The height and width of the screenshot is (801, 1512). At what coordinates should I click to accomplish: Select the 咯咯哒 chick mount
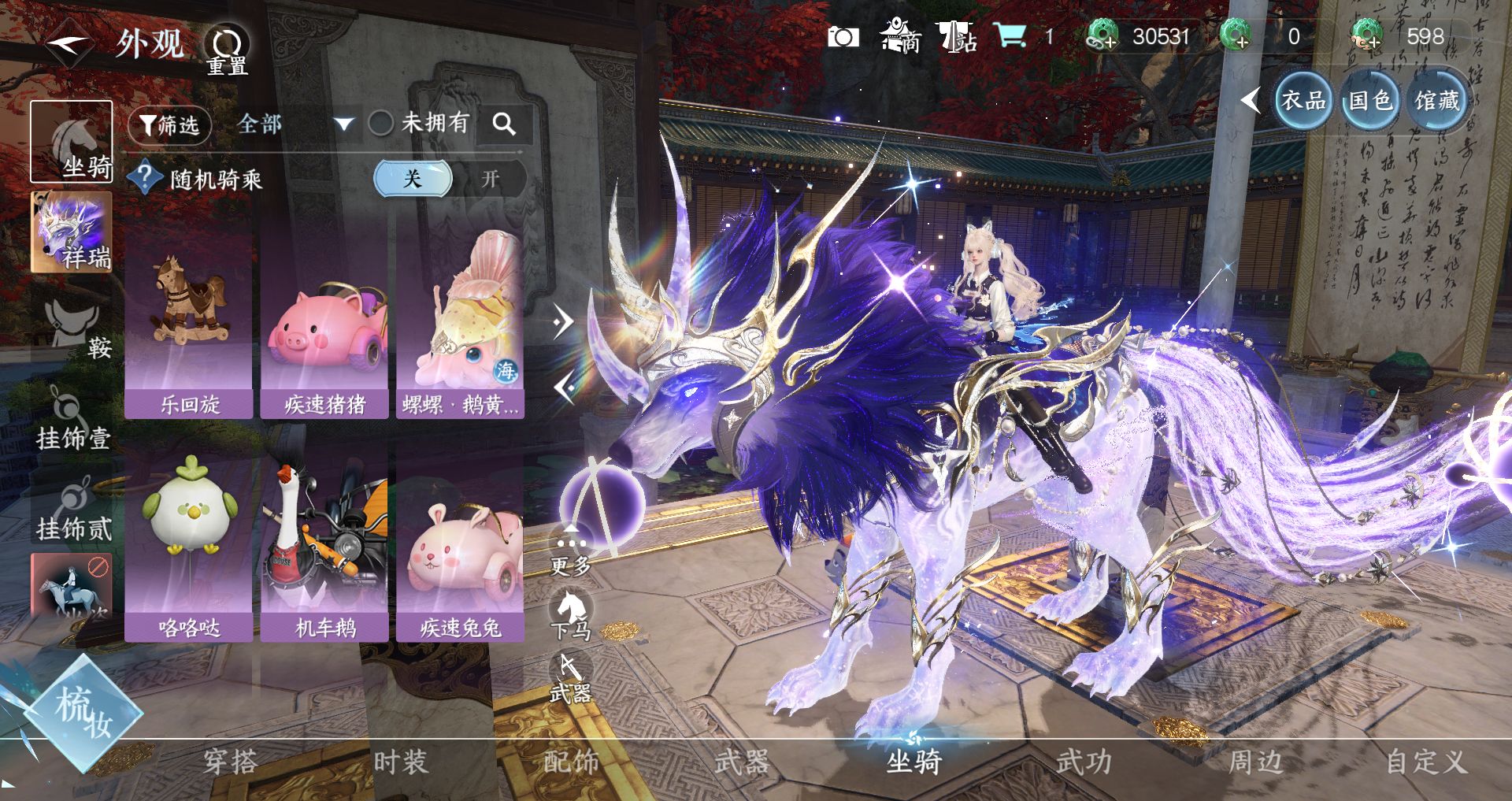(x=189, y=543)
